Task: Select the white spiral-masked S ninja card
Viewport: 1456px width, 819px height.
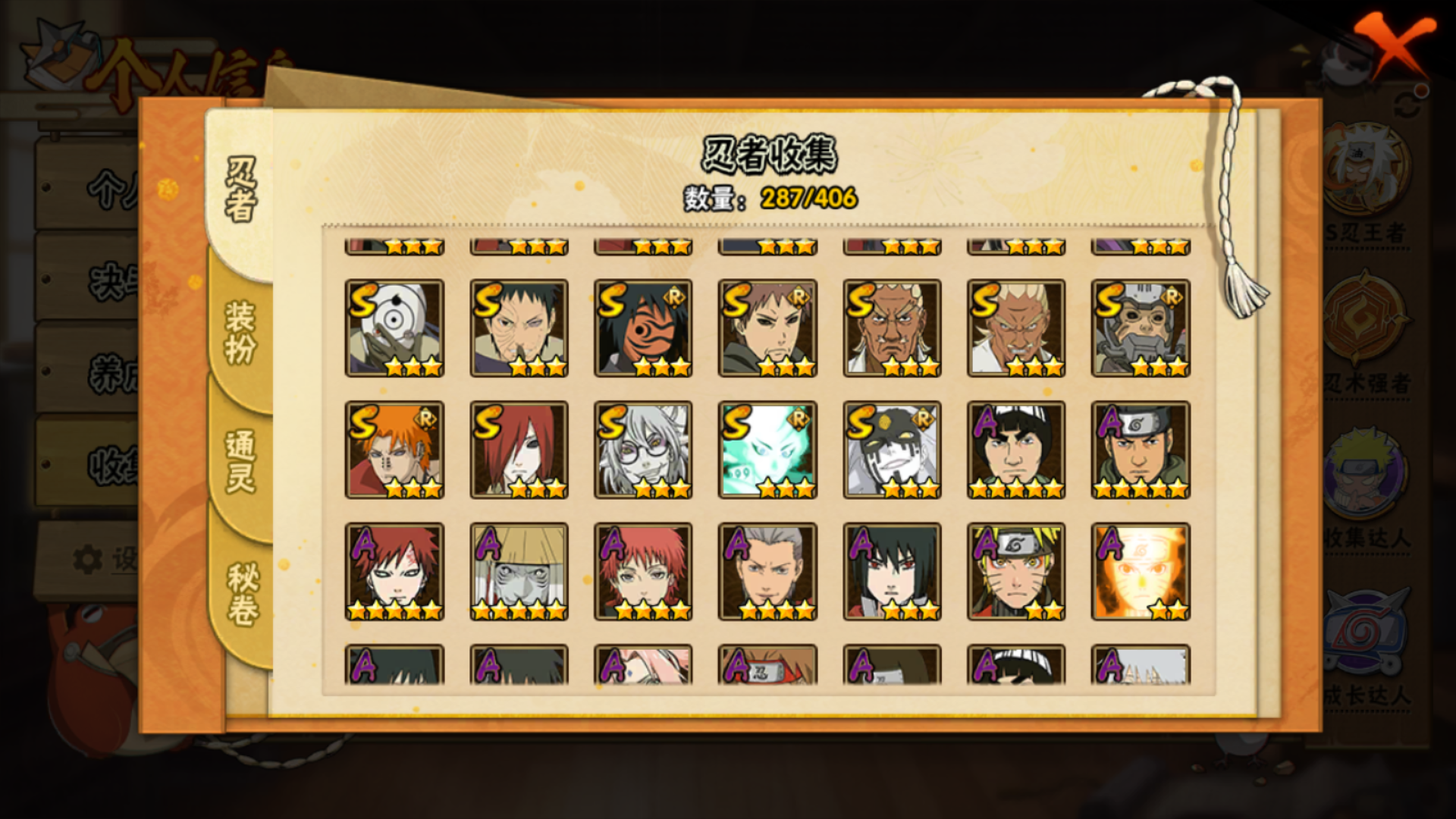Action: 394,328
